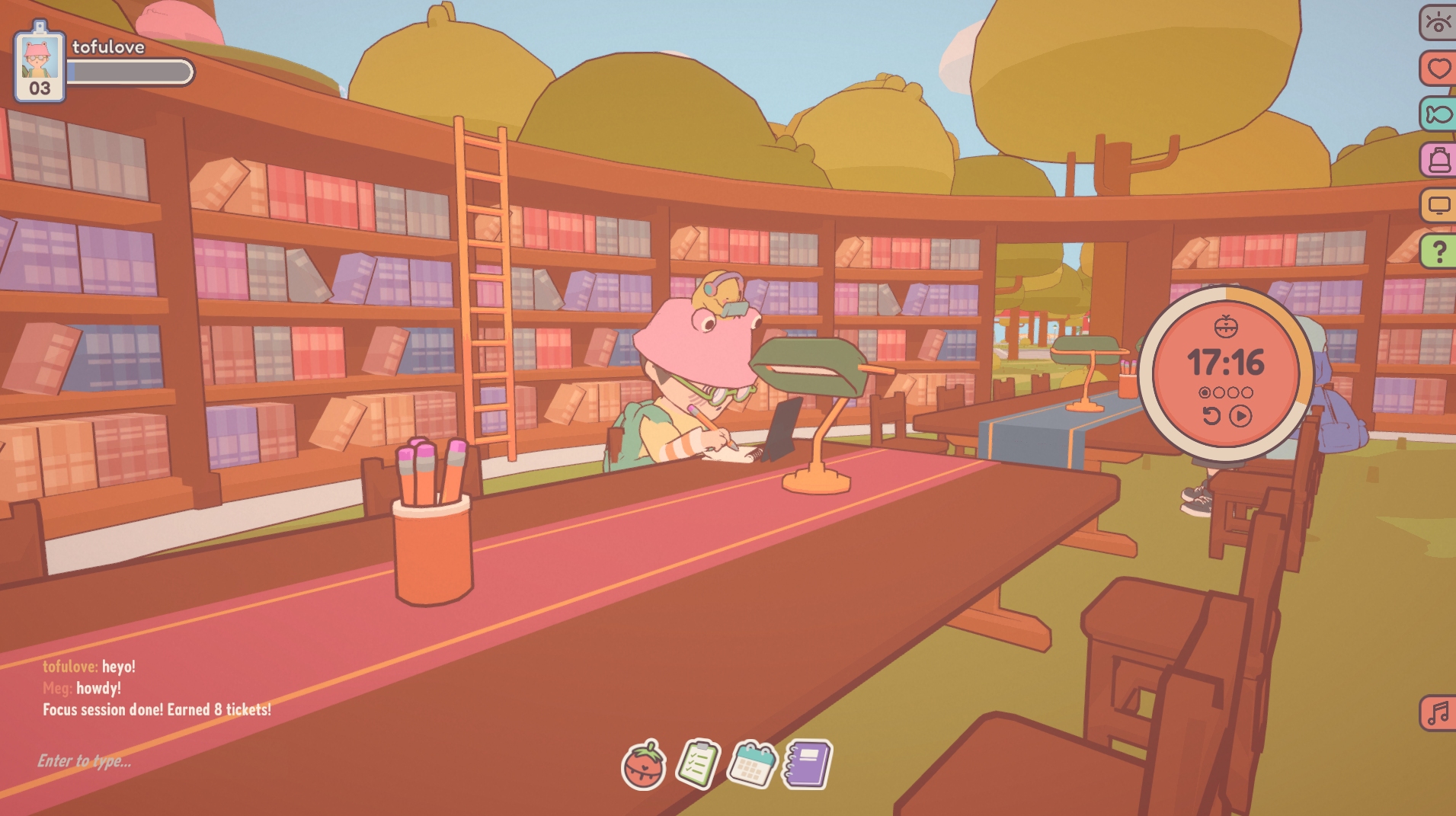This screenshot has height=816, width=1456.
Task: Open the music note panel
Action: click(1438, 713)
